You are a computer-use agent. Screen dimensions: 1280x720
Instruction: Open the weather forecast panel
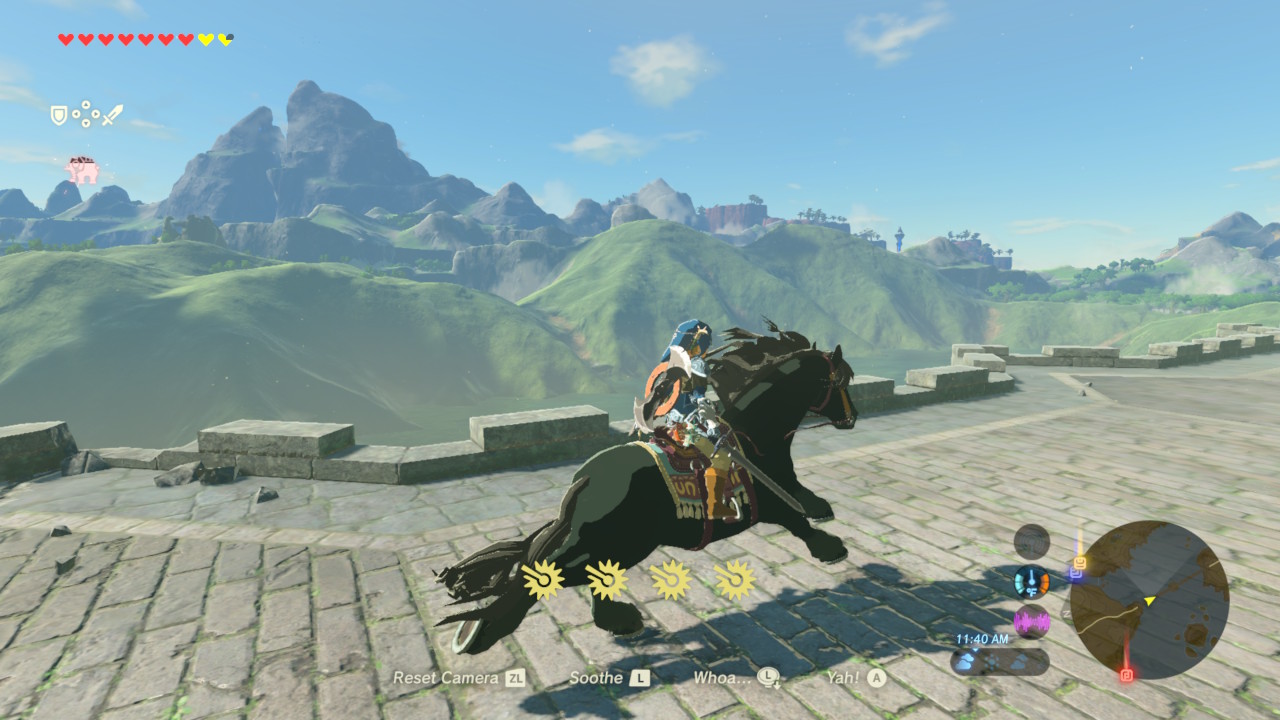999,662
